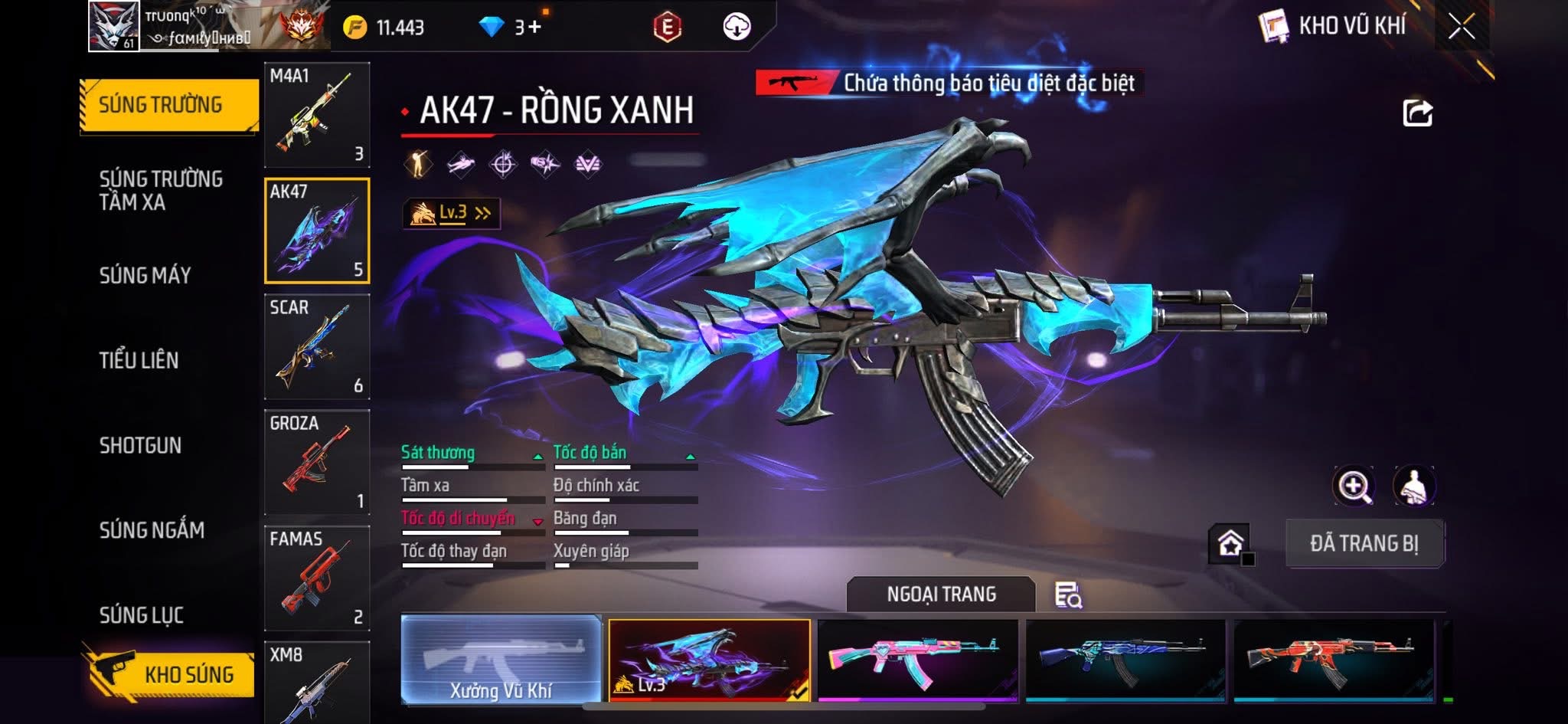This screenshot has height=724, width=1568.
Task: Select the M4A1 weapon tile
Action: point(317,115)
